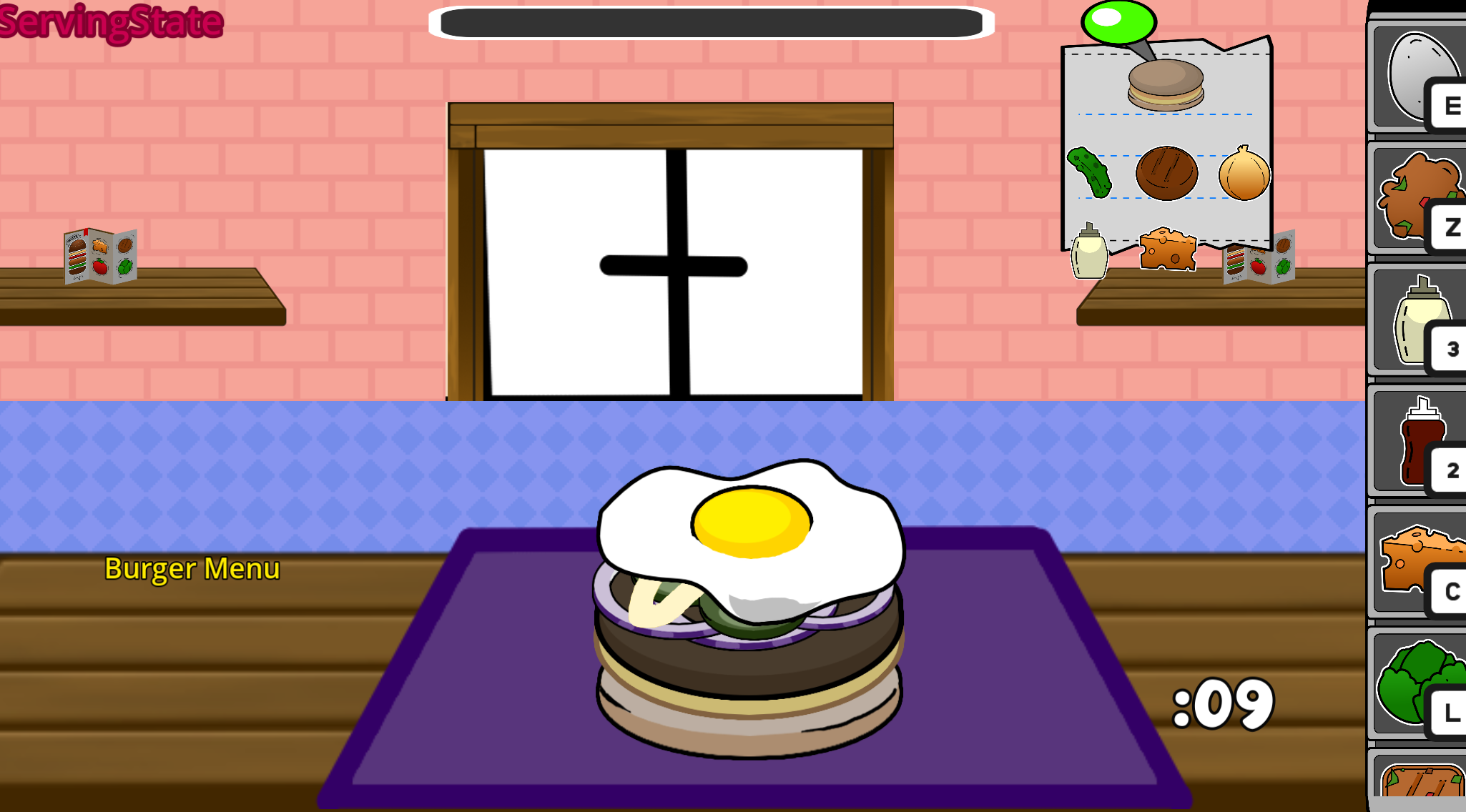Open the Burger Menu

(x=192, y=570)
